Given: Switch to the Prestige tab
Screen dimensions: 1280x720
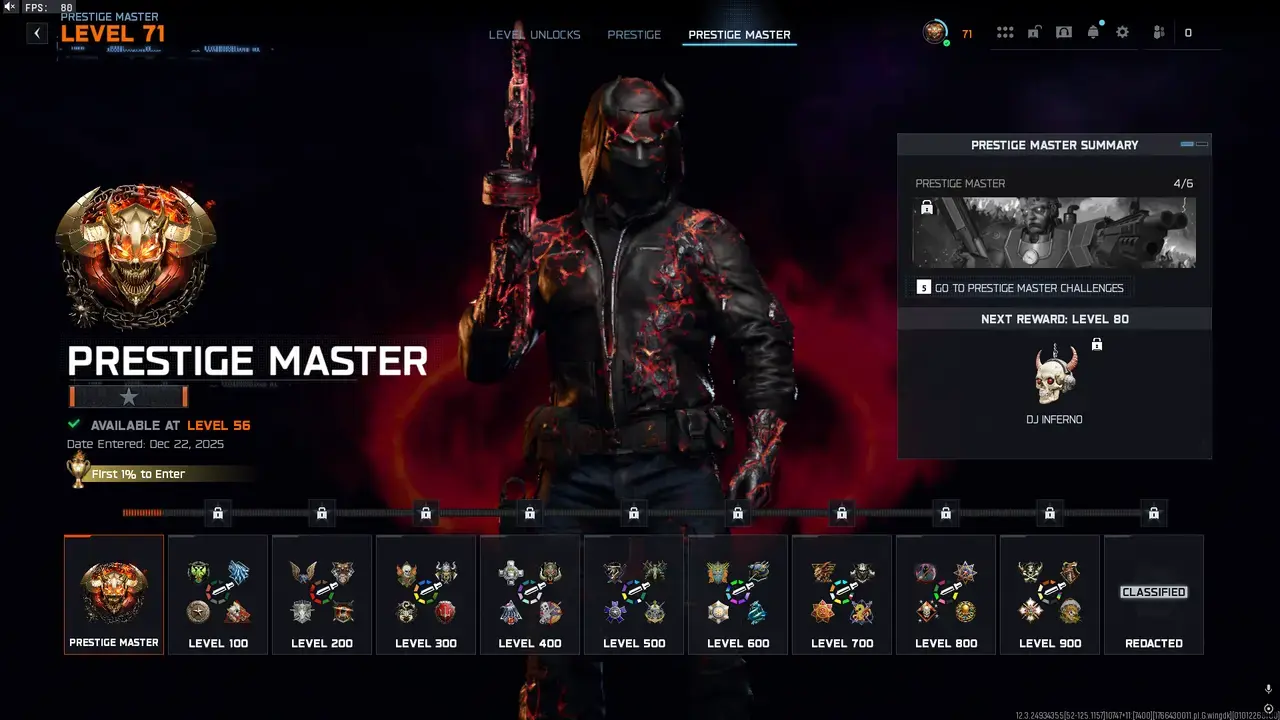Looking at the screenshot, I should pos(634,33).
